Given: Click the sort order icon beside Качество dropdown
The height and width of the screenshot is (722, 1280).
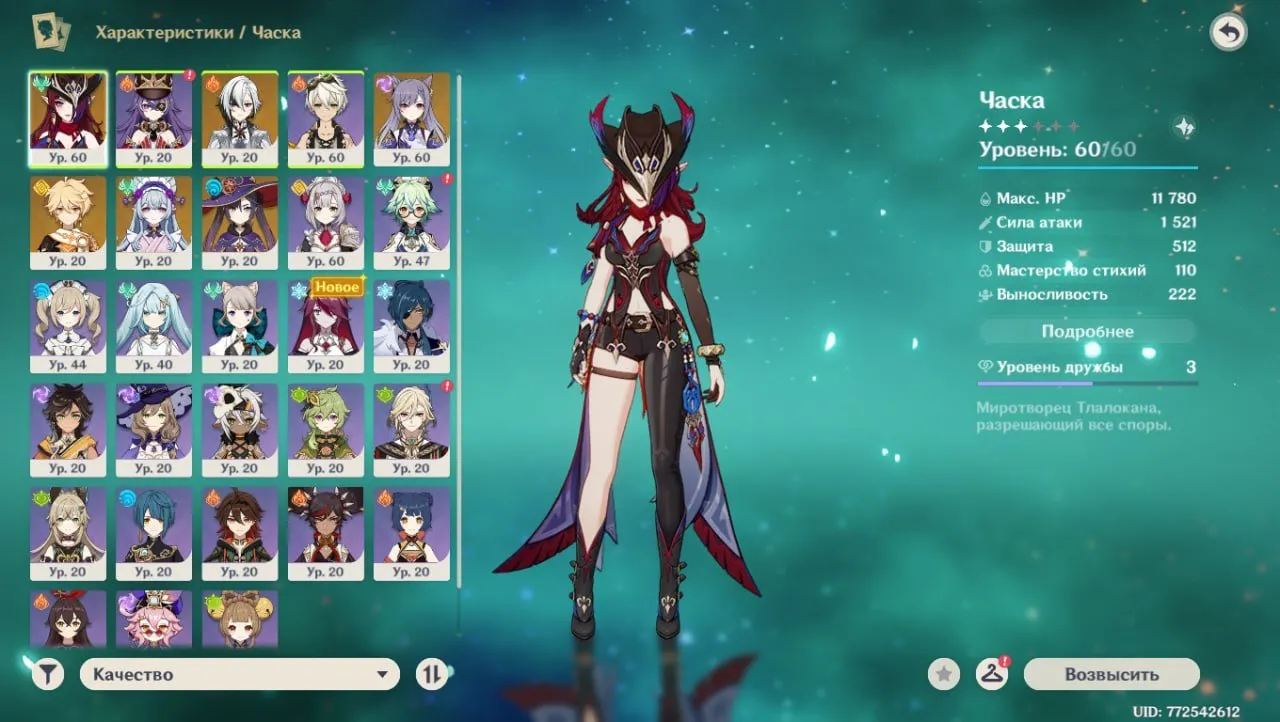Looking at the screenshot, I should 432,674.
